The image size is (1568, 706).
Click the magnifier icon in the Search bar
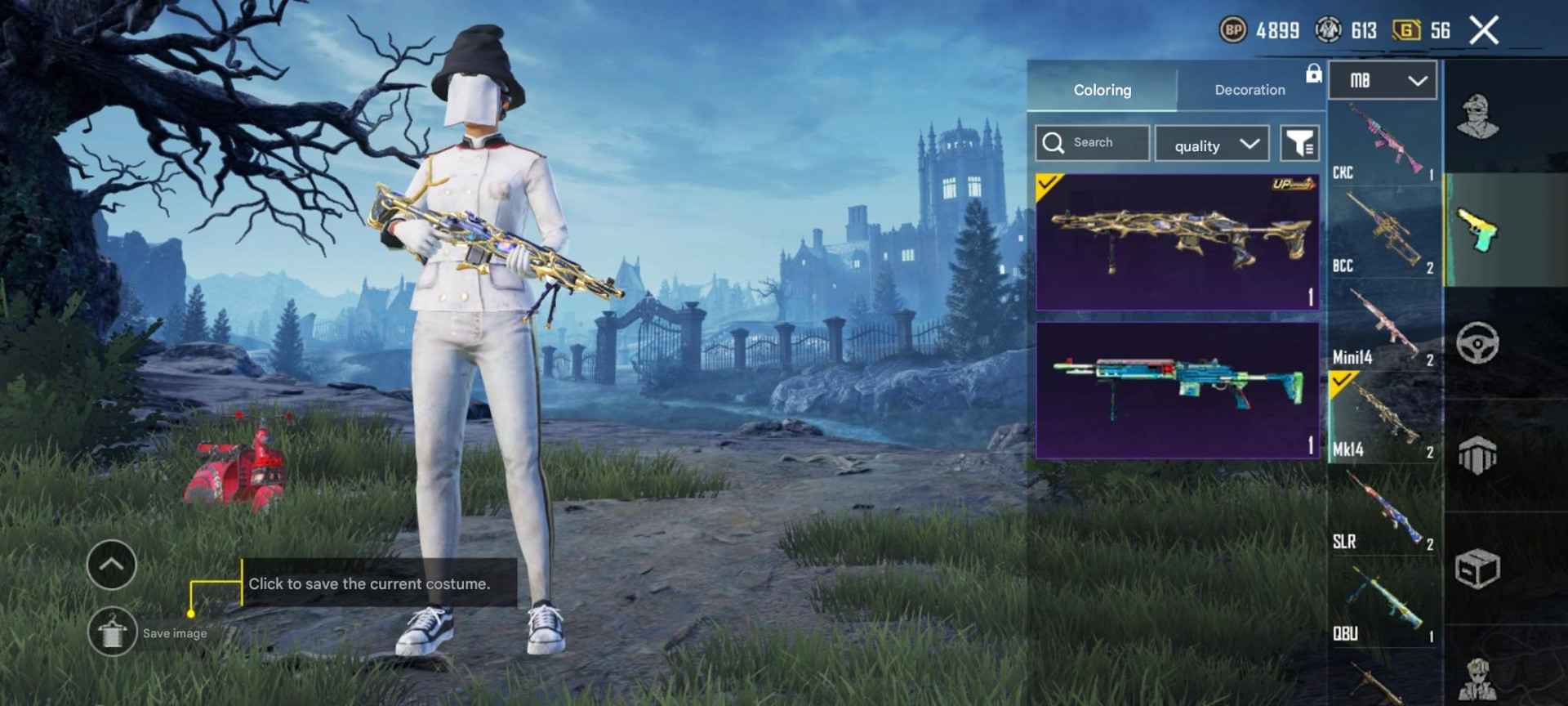tap(1054, 143)
